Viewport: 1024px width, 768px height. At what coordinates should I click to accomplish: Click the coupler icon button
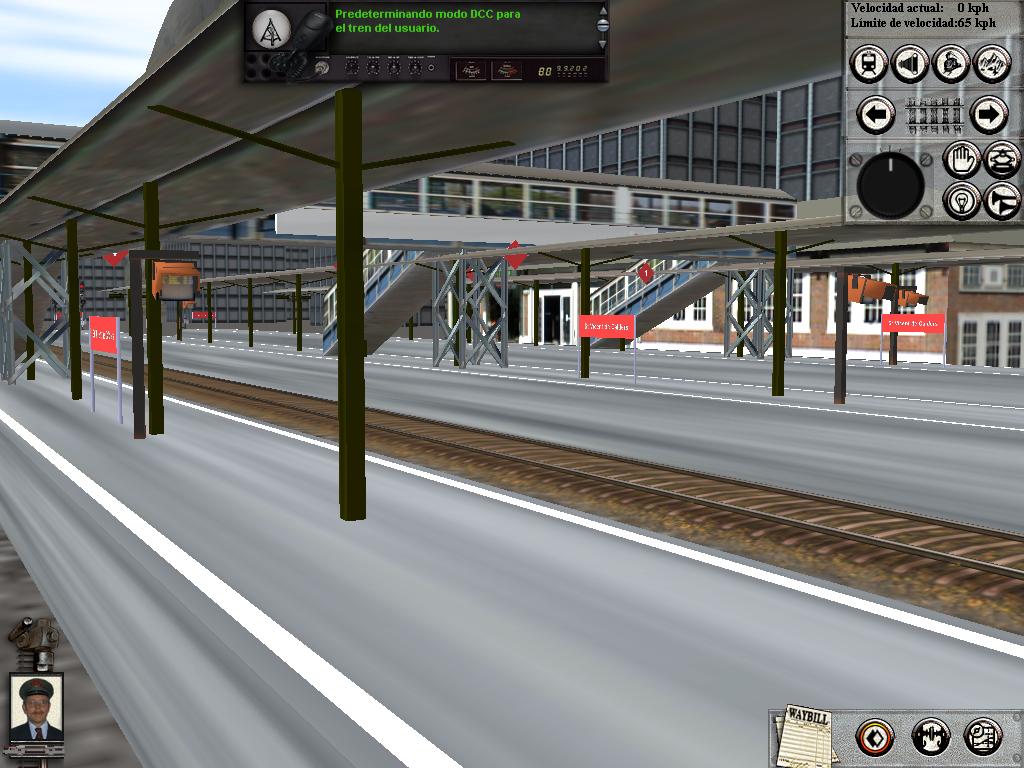[930, 738]
